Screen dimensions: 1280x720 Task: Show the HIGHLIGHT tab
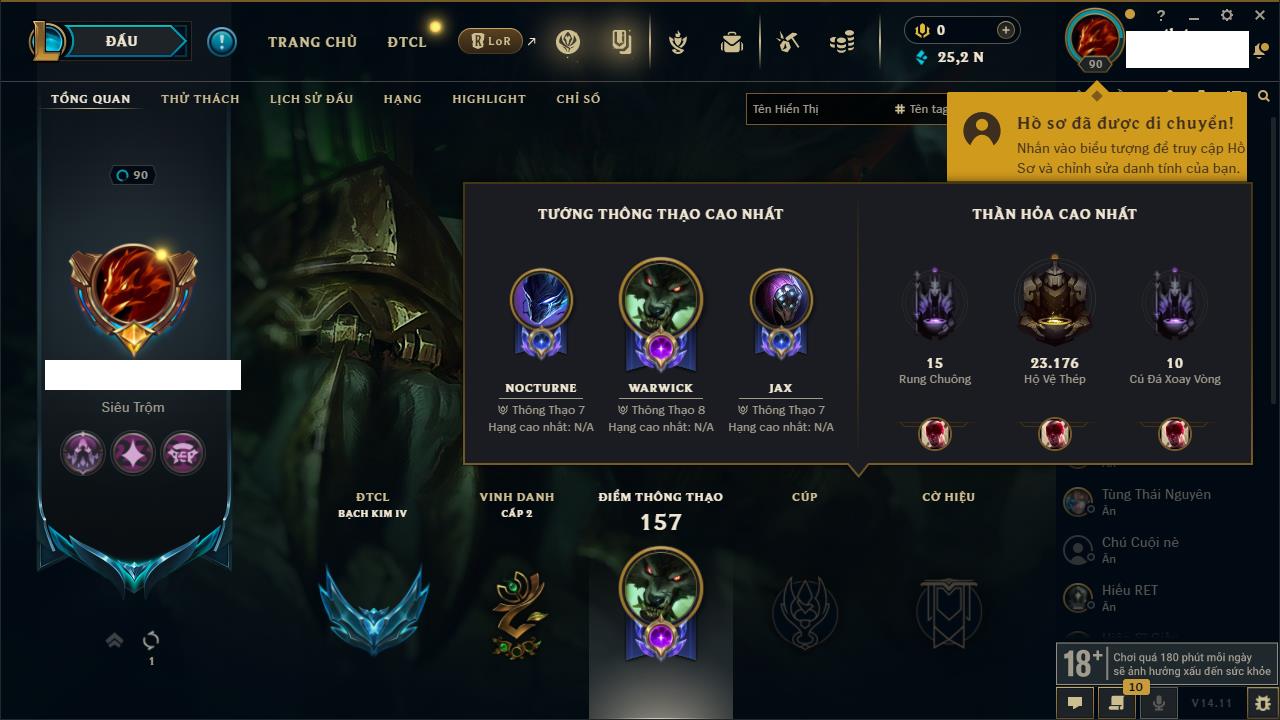click(488, 99)
